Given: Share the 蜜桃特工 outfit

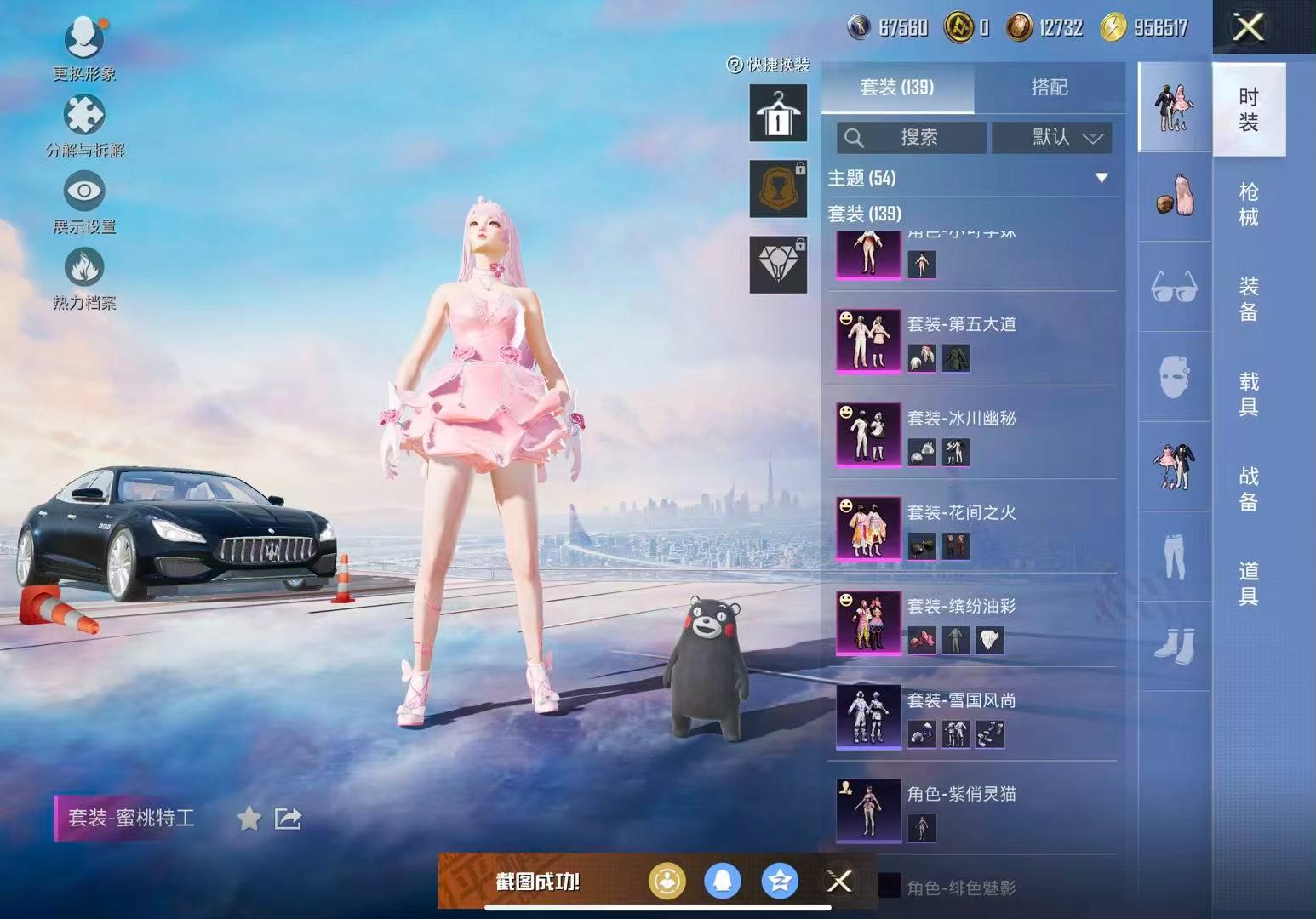Looking at the screenshot, I should (288, 819).
